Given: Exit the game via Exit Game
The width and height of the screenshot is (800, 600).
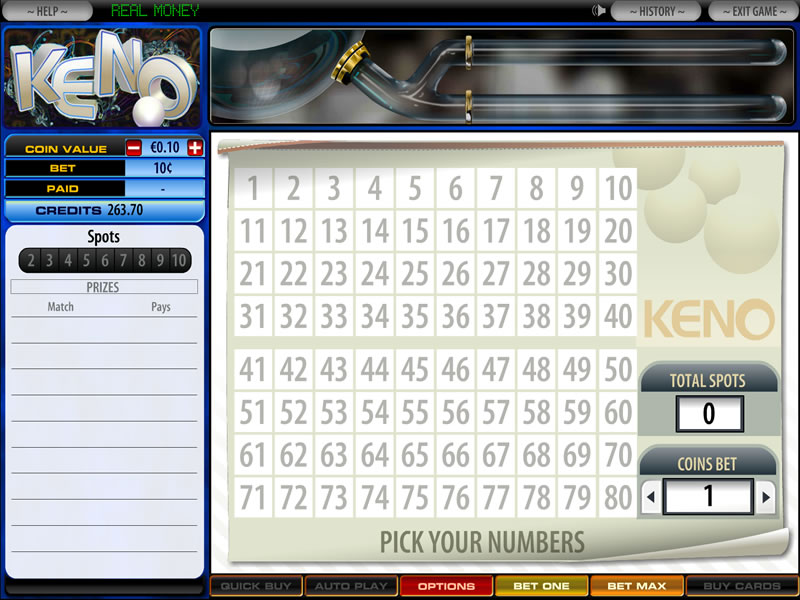Looking at the screenshot, I should (x=755, y=11).
